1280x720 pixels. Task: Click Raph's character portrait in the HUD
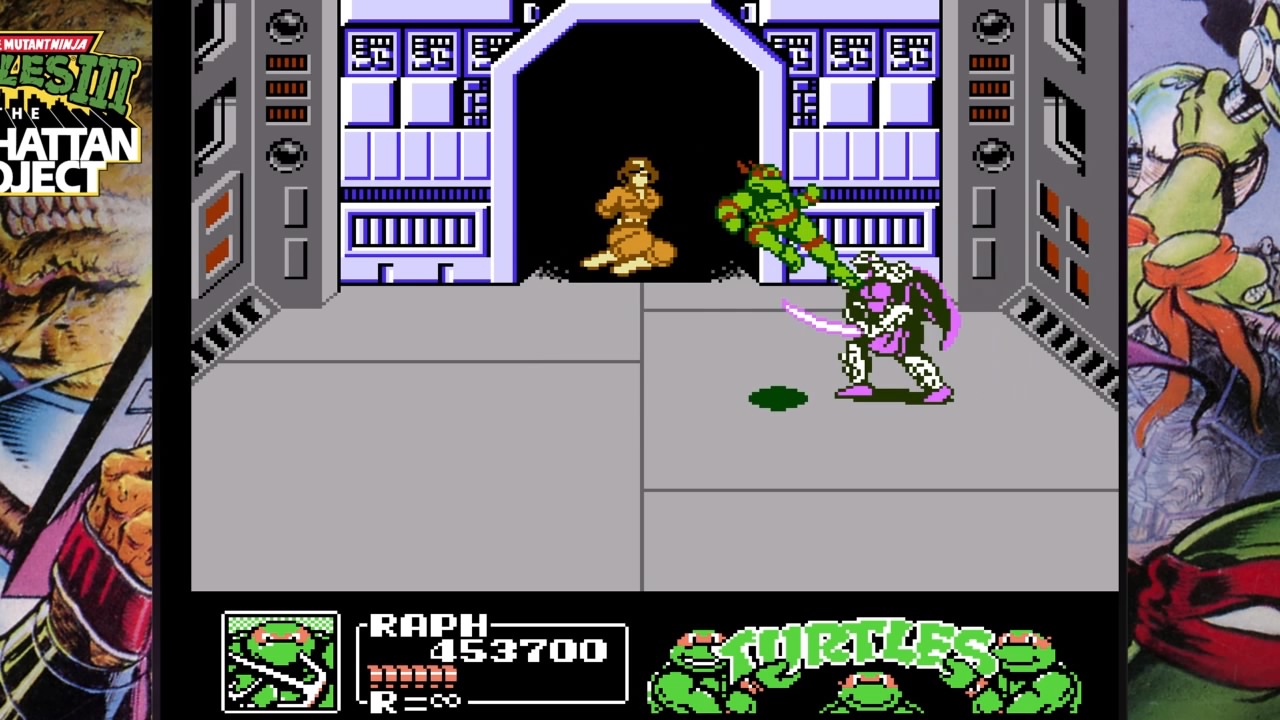(x=280, y=661)
